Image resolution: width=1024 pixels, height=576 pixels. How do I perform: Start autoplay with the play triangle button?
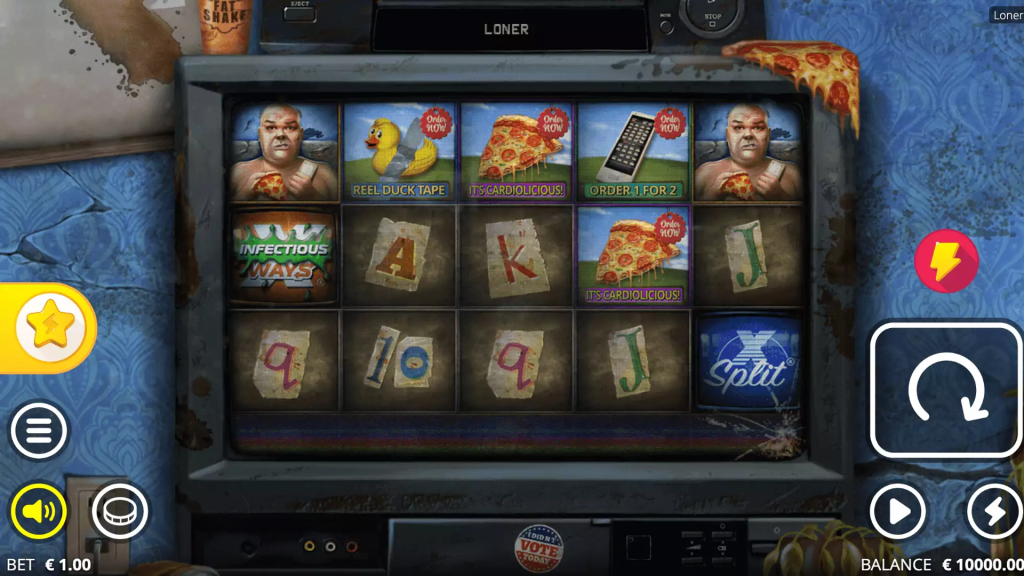[897, 512]
